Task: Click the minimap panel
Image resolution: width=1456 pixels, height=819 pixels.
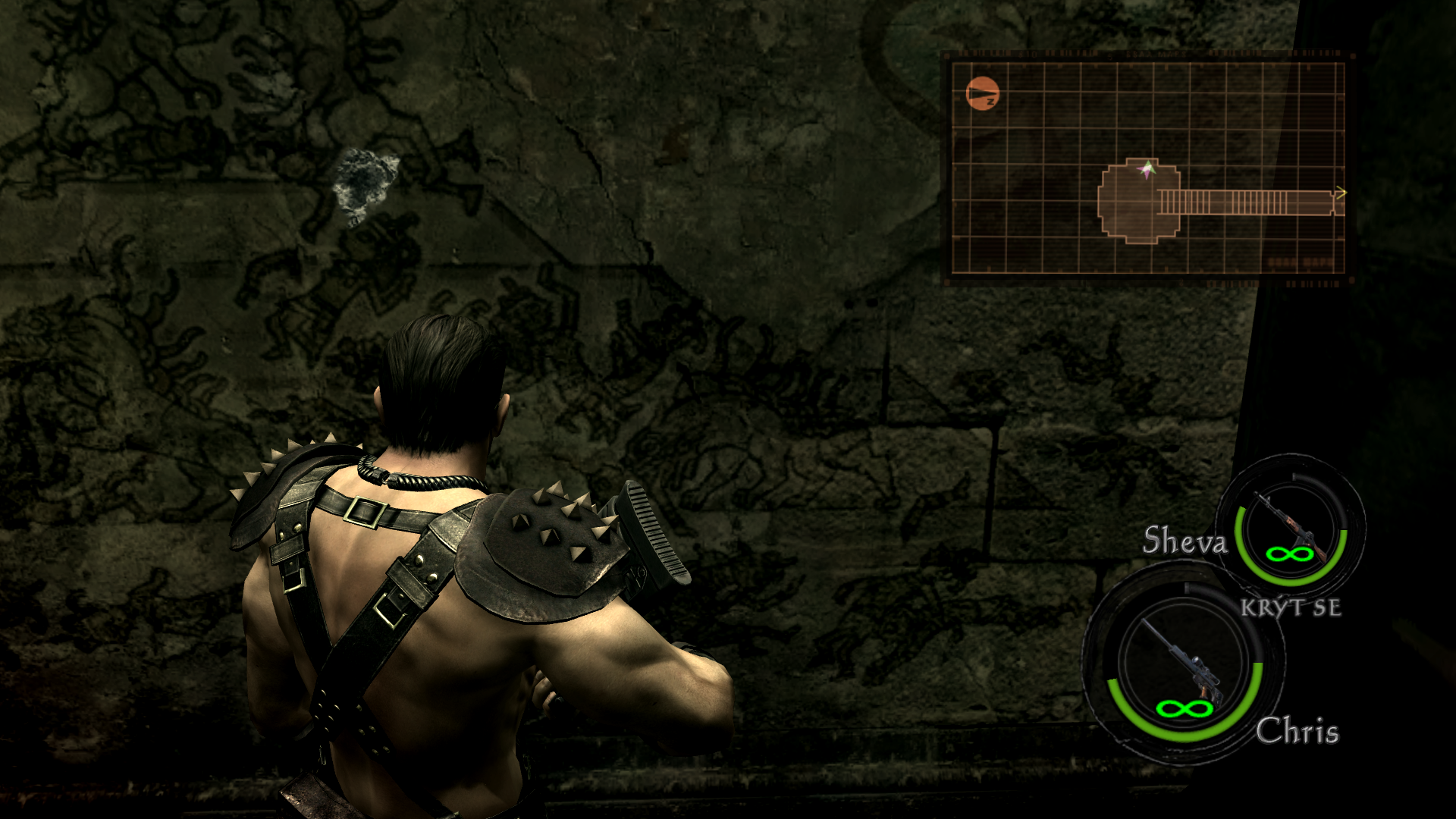Action: [x=1148, y=168]
